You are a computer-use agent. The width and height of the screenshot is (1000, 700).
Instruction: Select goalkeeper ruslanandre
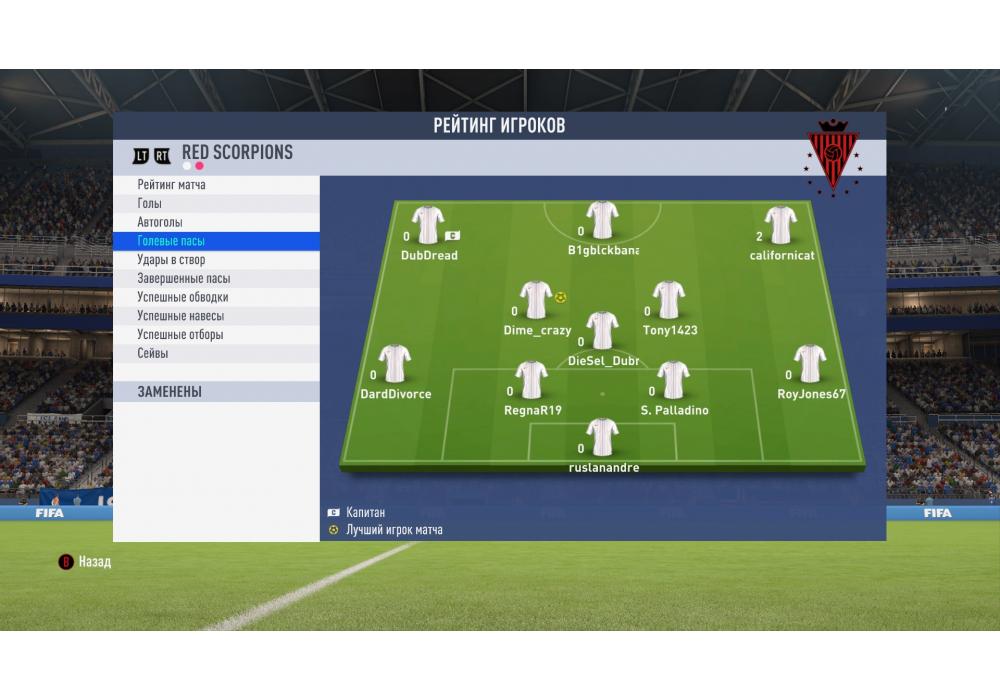point(602,438)
